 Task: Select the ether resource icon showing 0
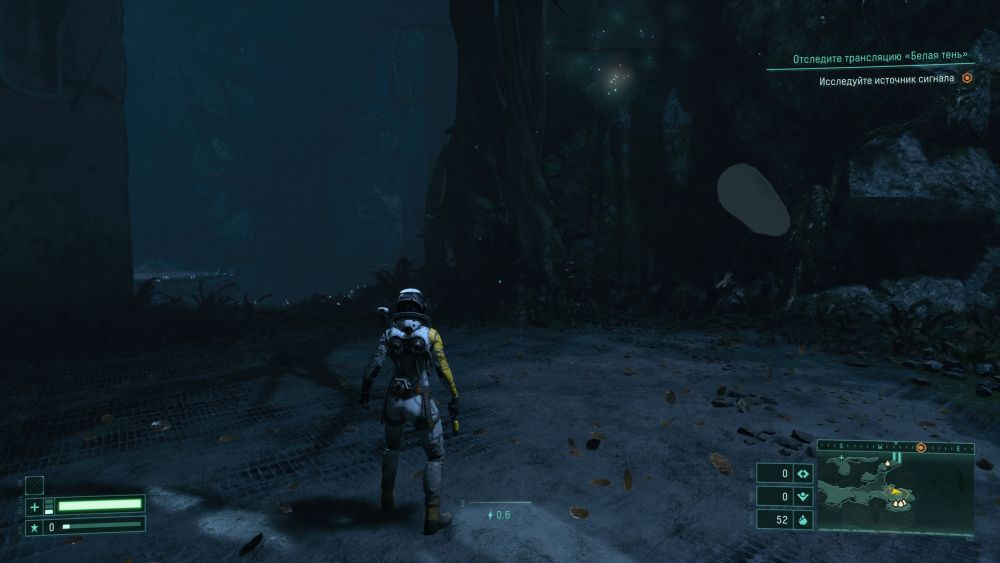pyautogui.click(x=803, y=473)
